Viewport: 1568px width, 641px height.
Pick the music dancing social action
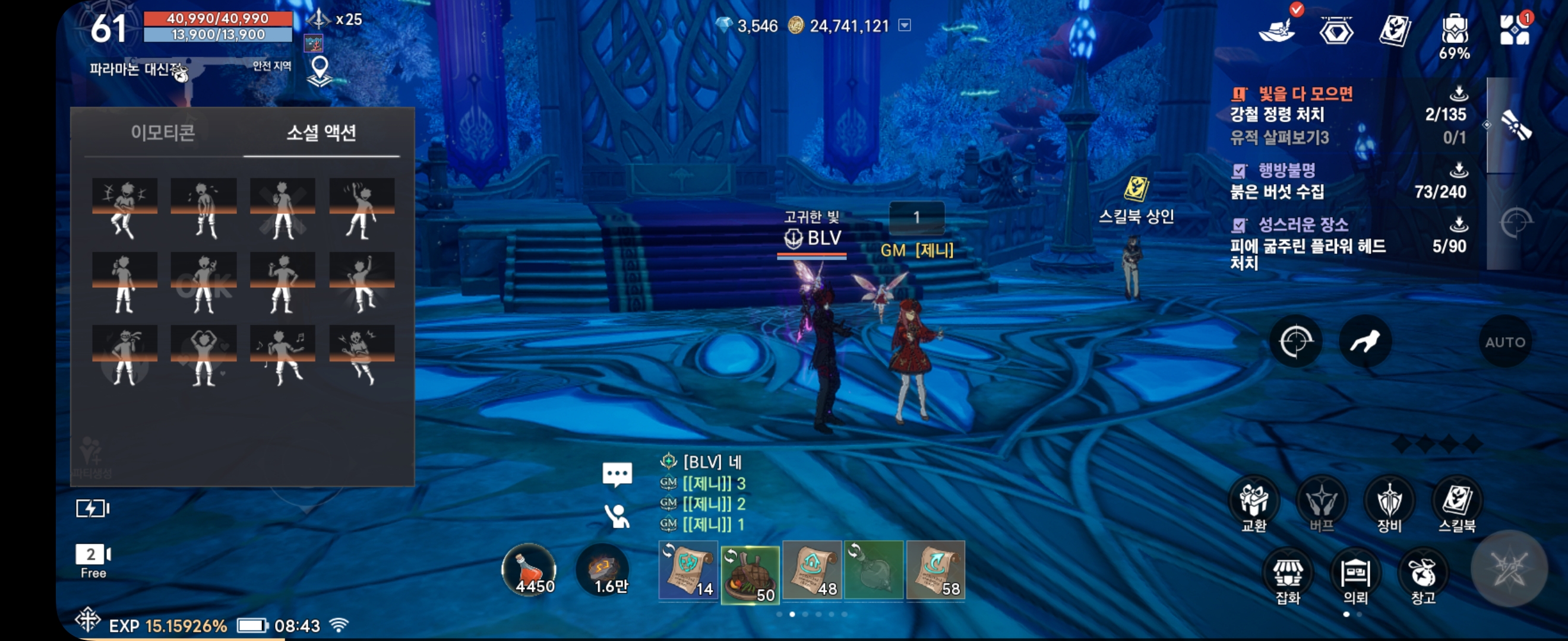pyautogui.click(x=283, y=356)
